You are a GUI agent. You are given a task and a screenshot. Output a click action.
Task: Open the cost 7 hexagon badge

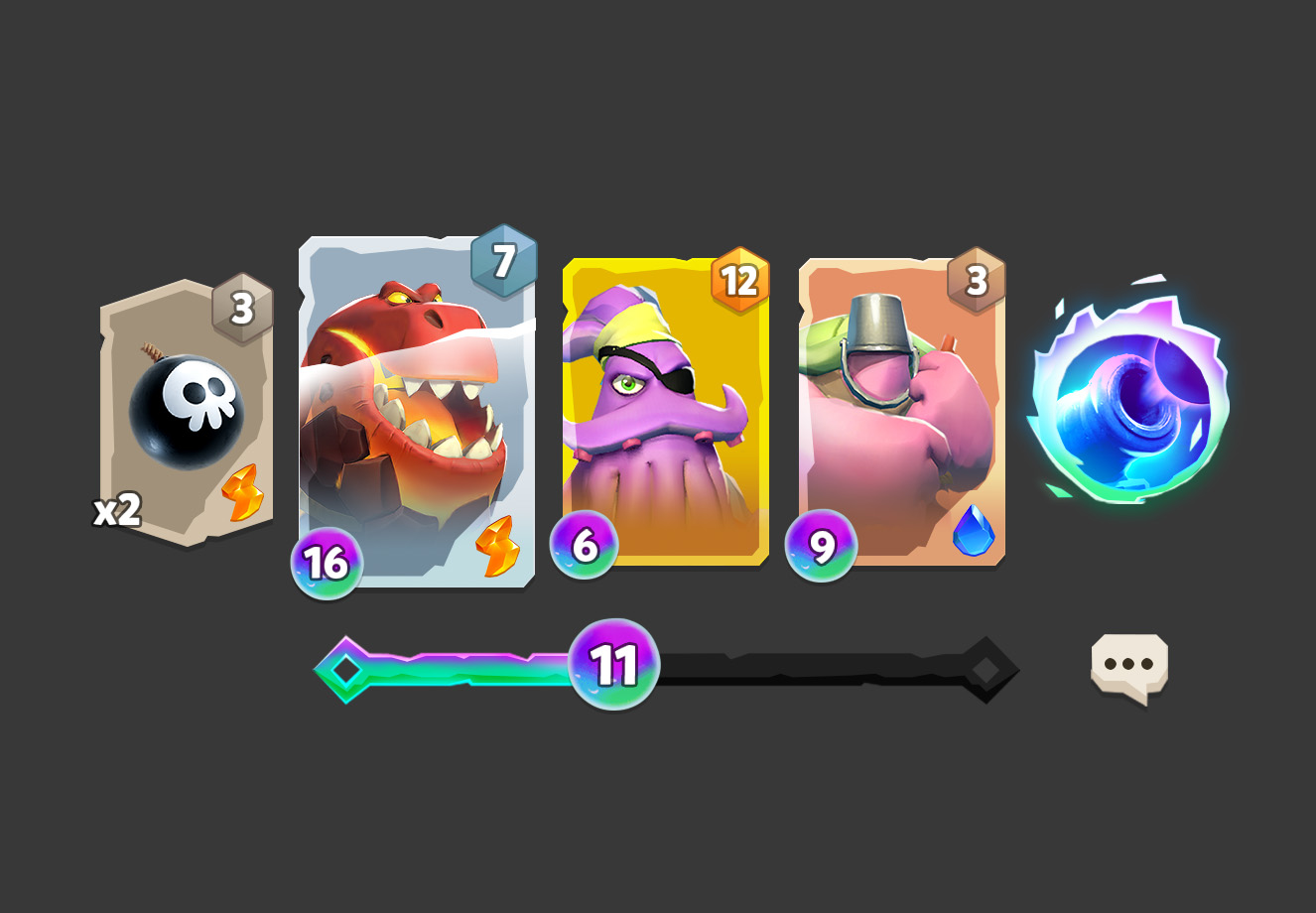[506, 259]
